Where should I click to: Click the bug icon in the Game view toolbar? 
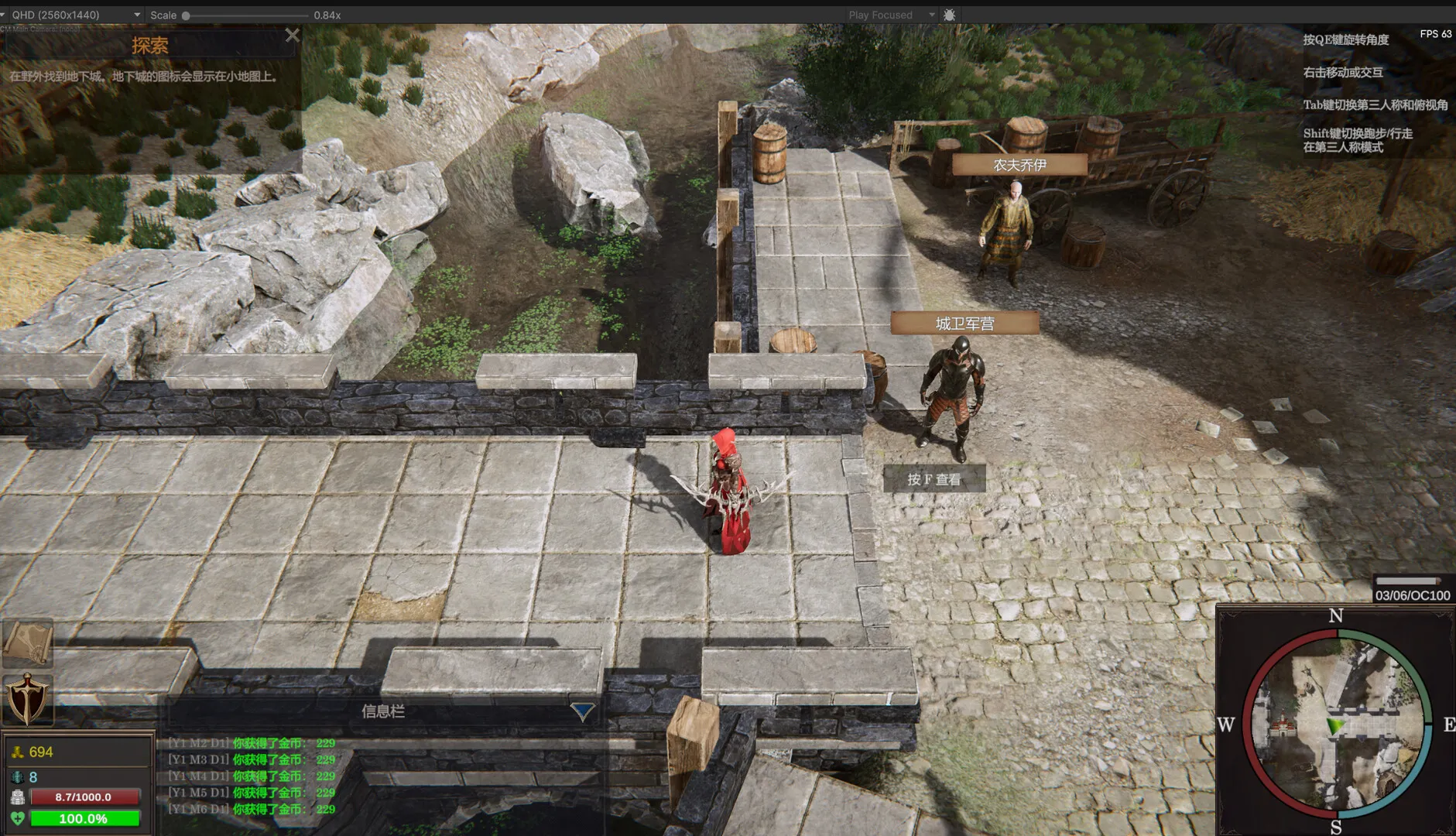point(949,15)
